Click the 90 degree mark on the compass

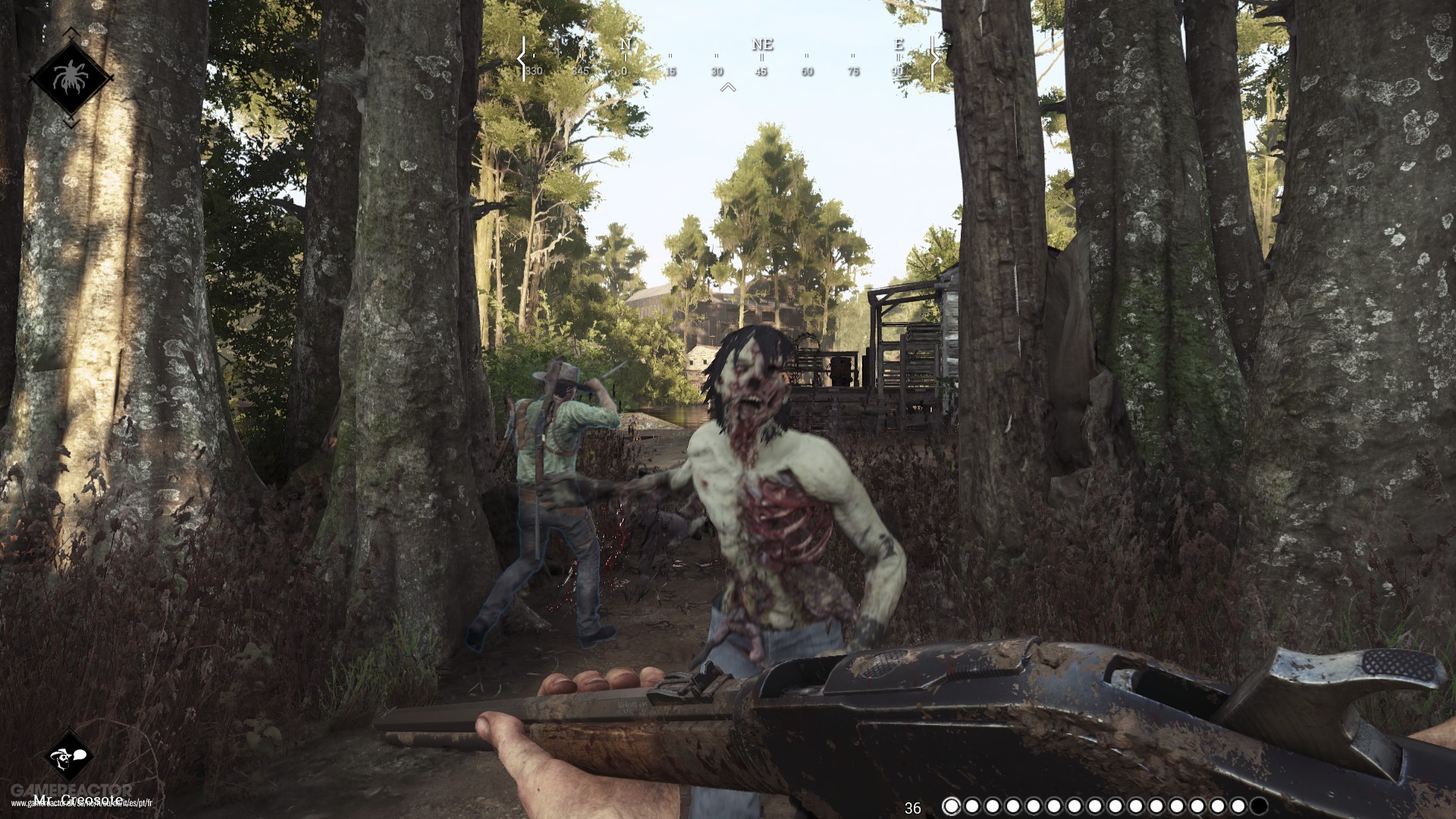(898, 72)
